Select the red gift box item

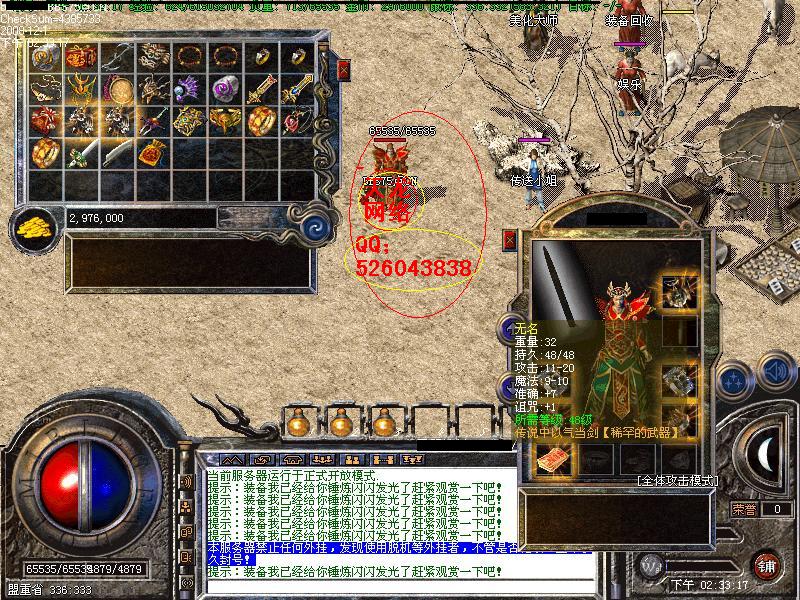(45, 120)
